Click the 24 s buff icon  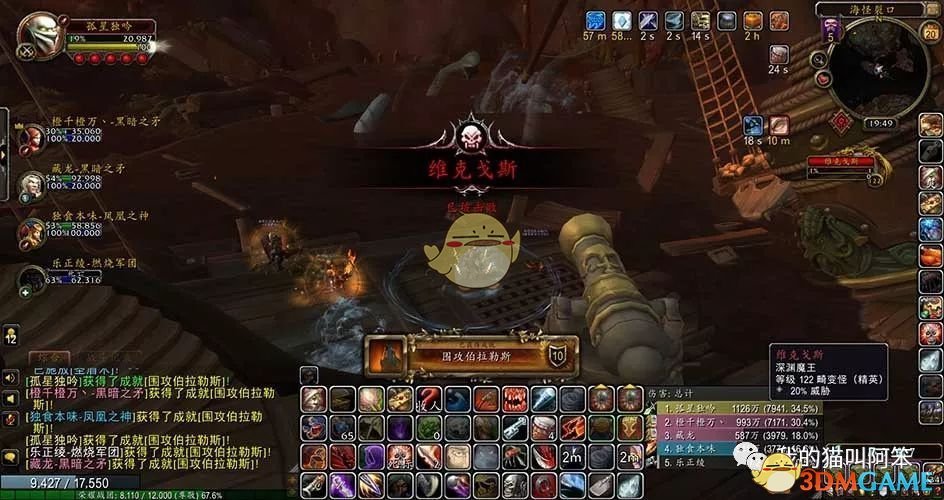click(x=779, y=50)
